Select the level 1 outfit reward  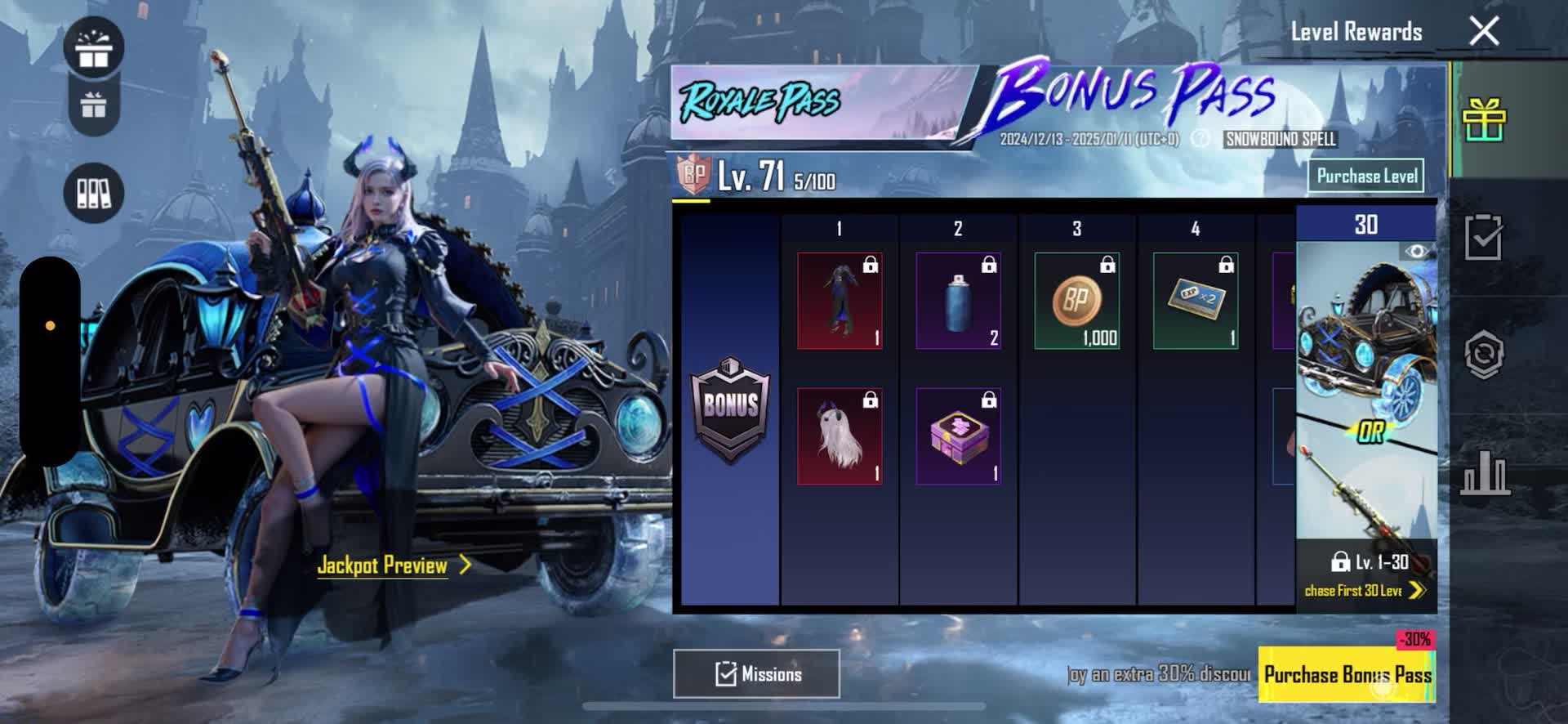point(840,301)
